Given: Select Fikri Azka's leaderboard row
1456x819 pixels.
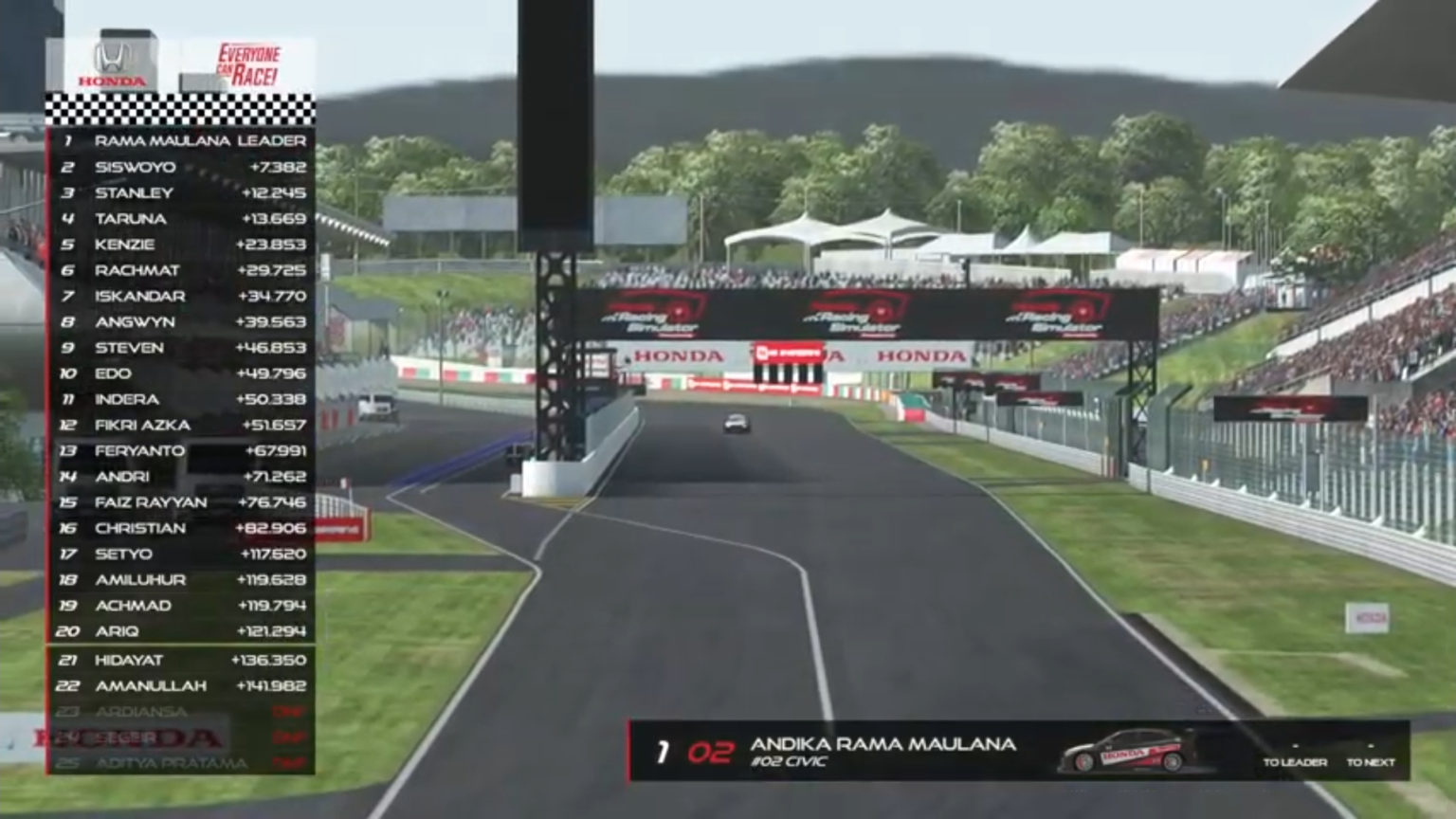Looking at the screenshot, I should (181, 426).
